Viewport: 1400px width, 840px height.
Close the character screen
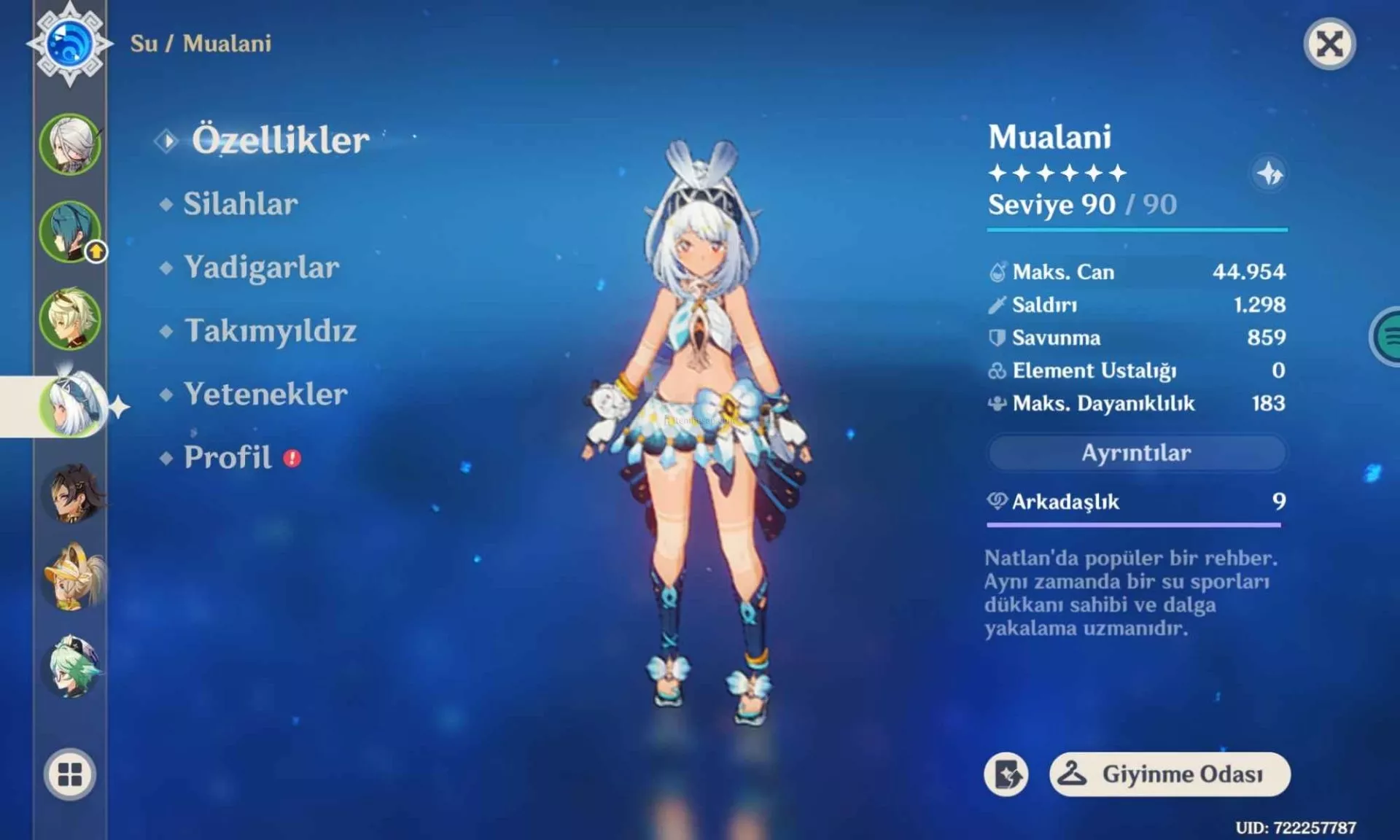[x=1329, y=44]
